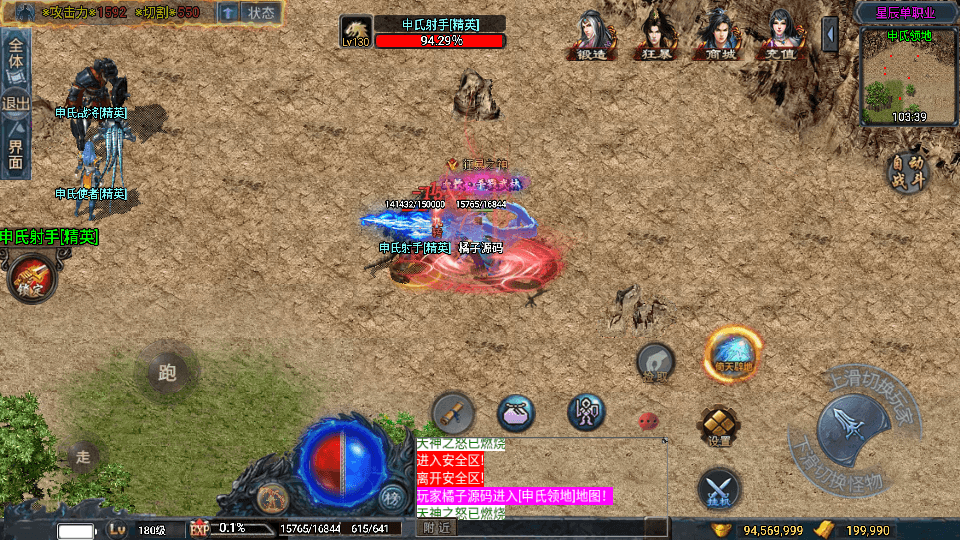Viewport: 960px width, 540px height.
Task: Tap the 跑 run button
Action: tap(166, 373)
